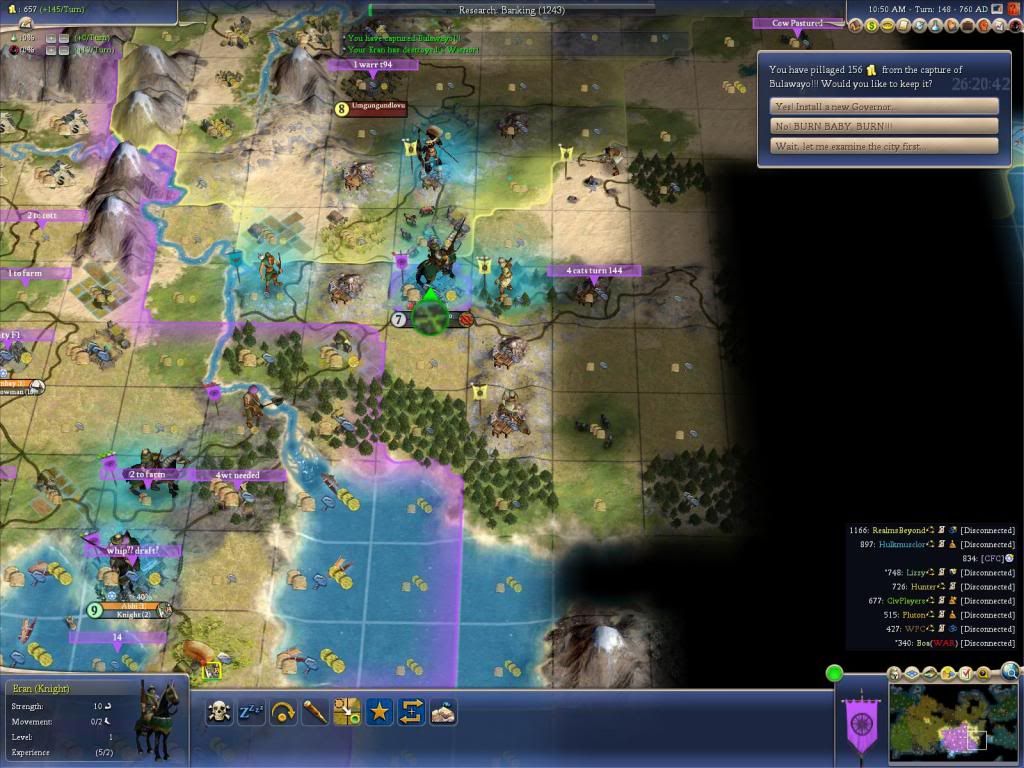Open the financial advisor dollar icon
Screen dimensions: 1024x768
[x=873, y=25]
